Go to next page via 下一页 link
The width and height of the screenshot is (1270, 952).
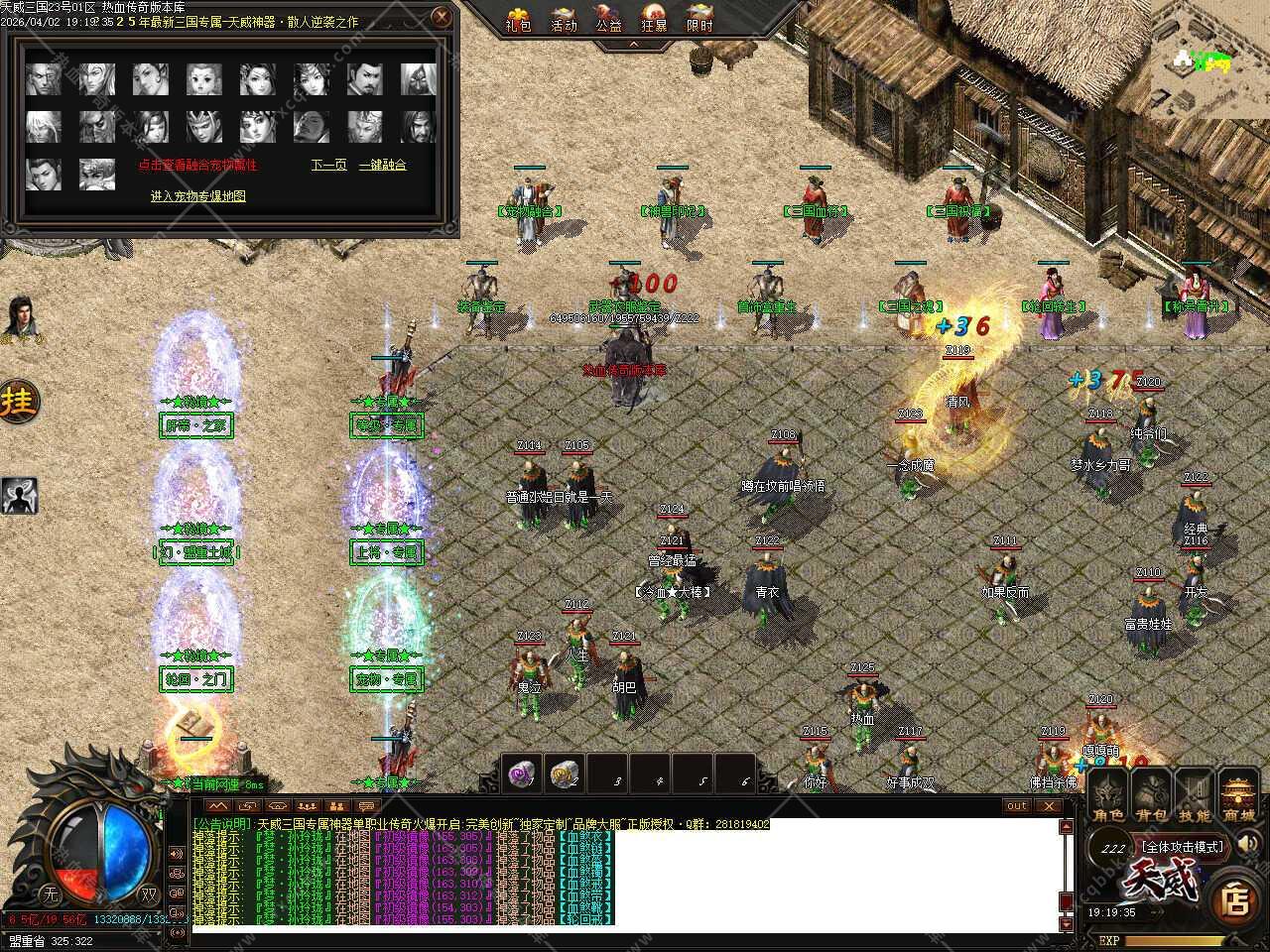[328, 165]
